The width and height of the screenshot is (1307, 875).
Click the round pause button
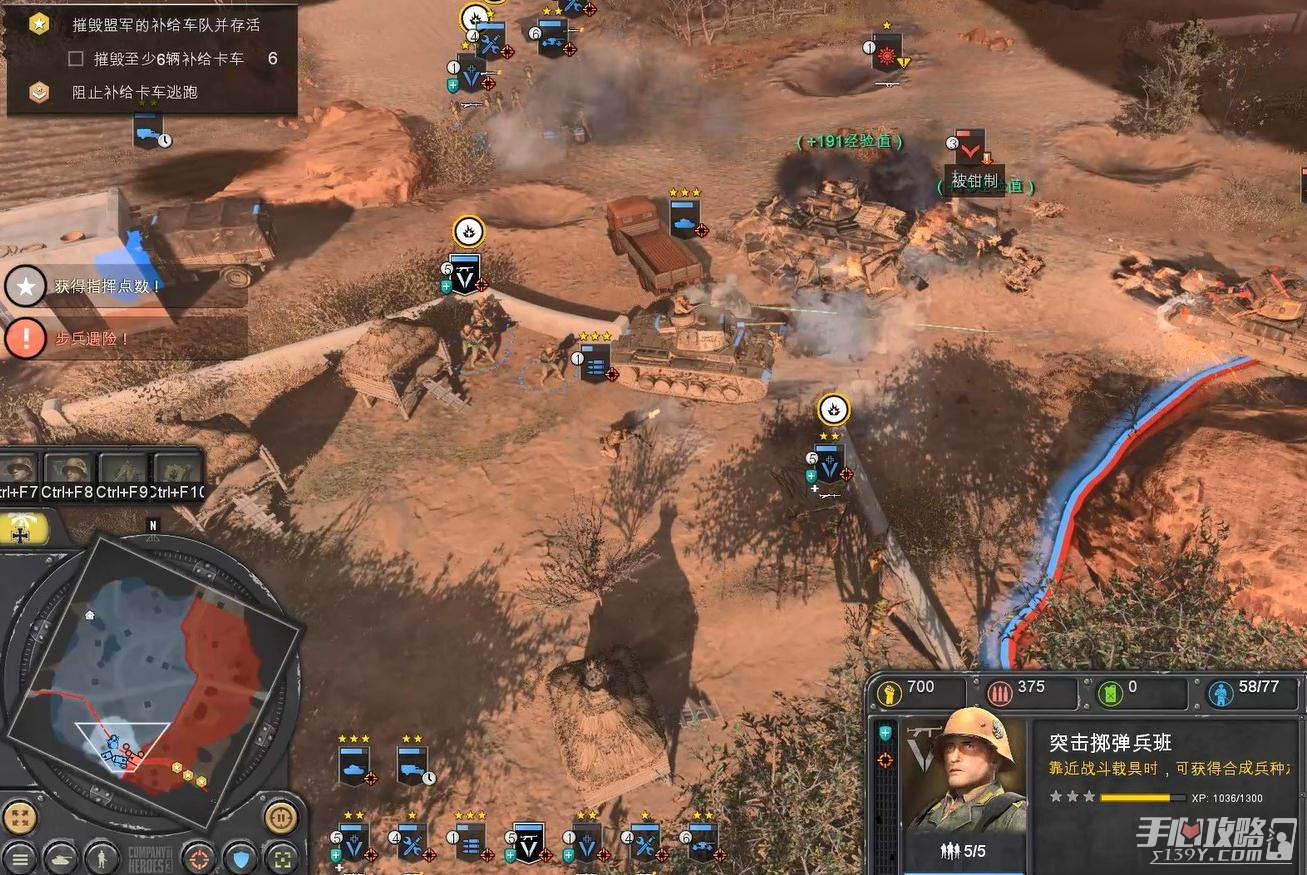(281, 818)
